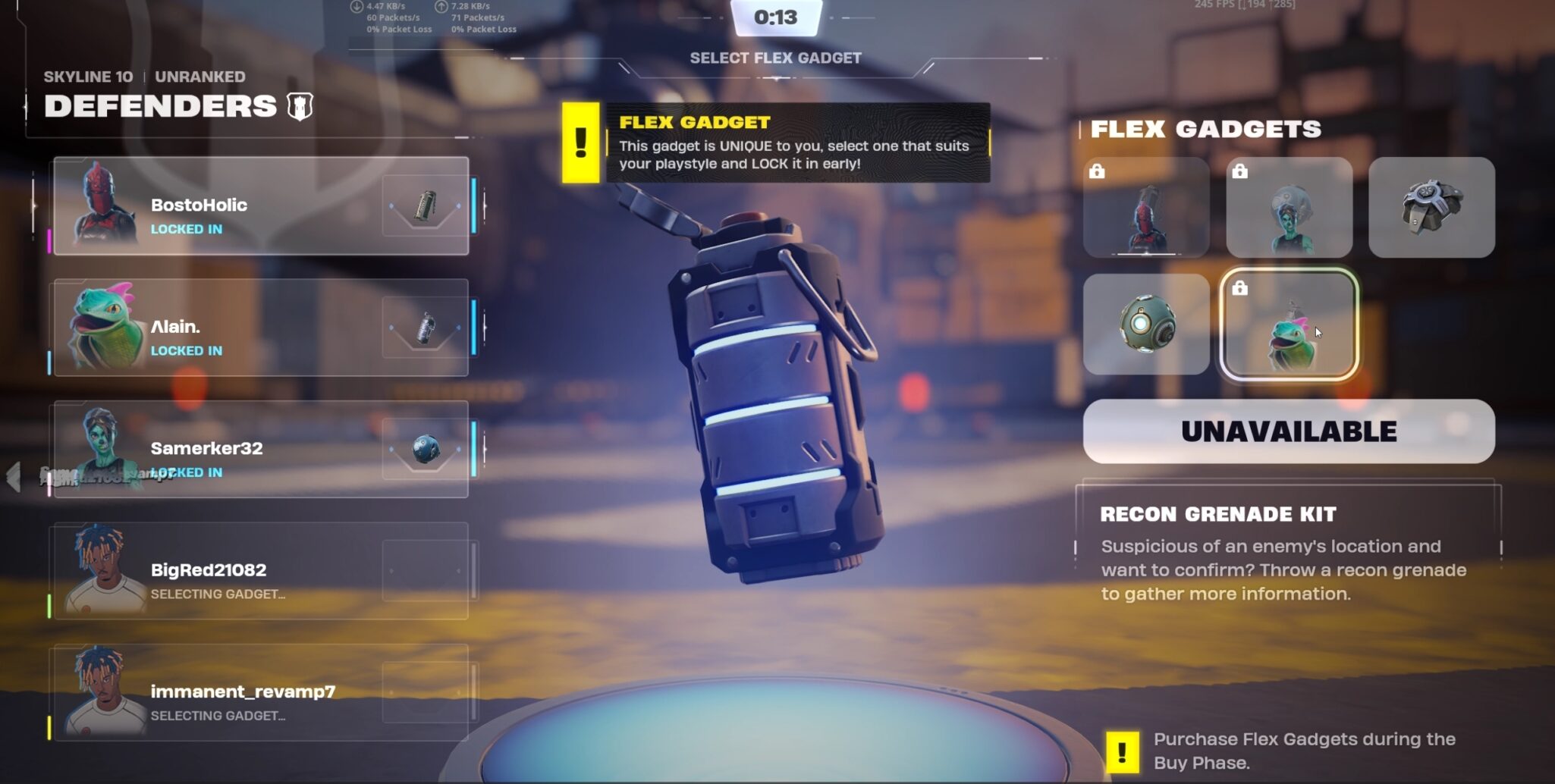1555x784 pixels.
Task: Click the sphere gadget icon beside Samerker32
Action: pyautogui.click(x=425, y=449)
